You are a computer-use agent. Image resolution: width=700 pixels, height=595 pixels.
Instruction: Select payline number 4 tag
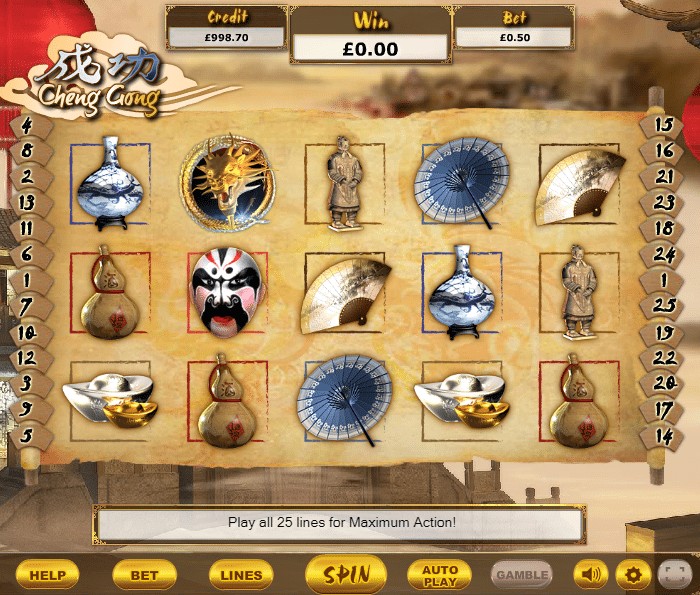26,126
